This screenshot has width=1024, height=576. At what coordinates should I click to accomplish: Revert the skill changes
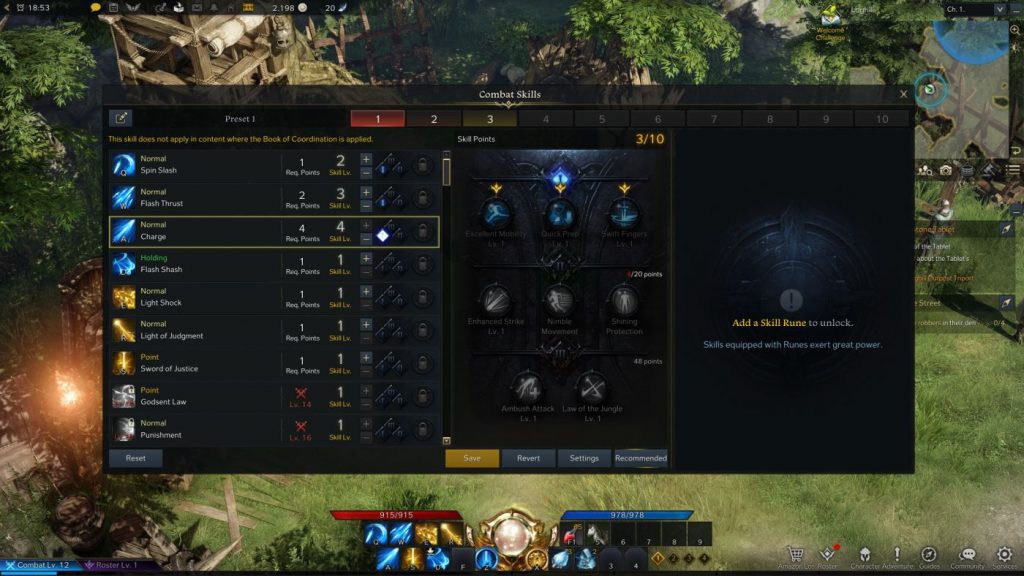pyautogui.click(x=528, y=458)
